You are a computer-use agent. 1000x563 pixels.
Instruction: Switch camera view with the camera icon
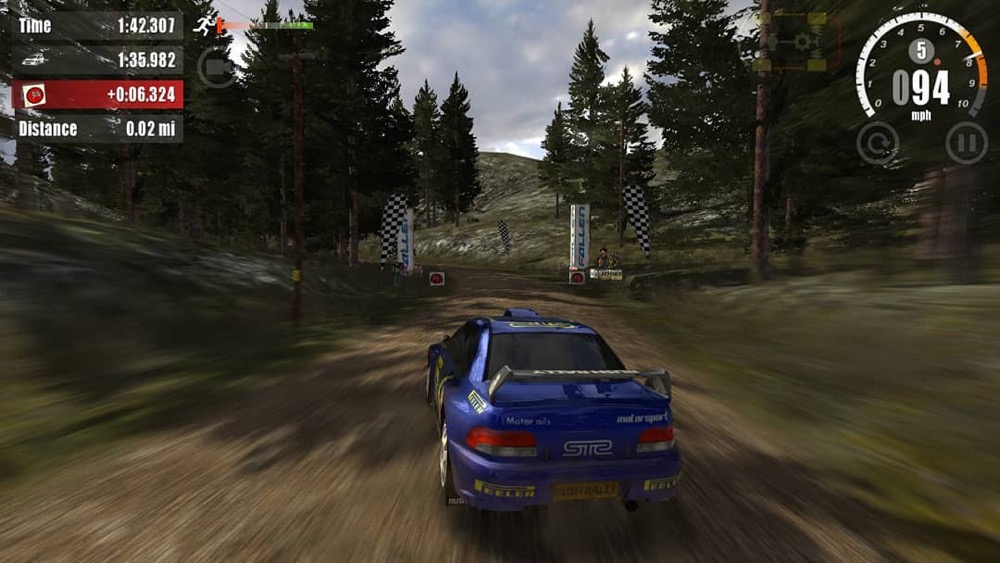216,67
